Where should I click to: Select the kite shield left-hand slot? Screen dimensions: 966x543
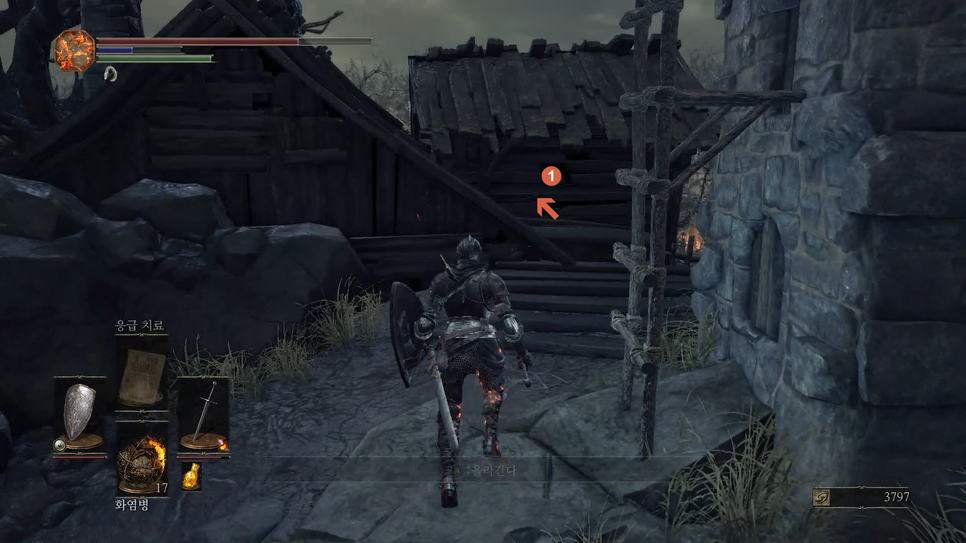click(79, 413)
